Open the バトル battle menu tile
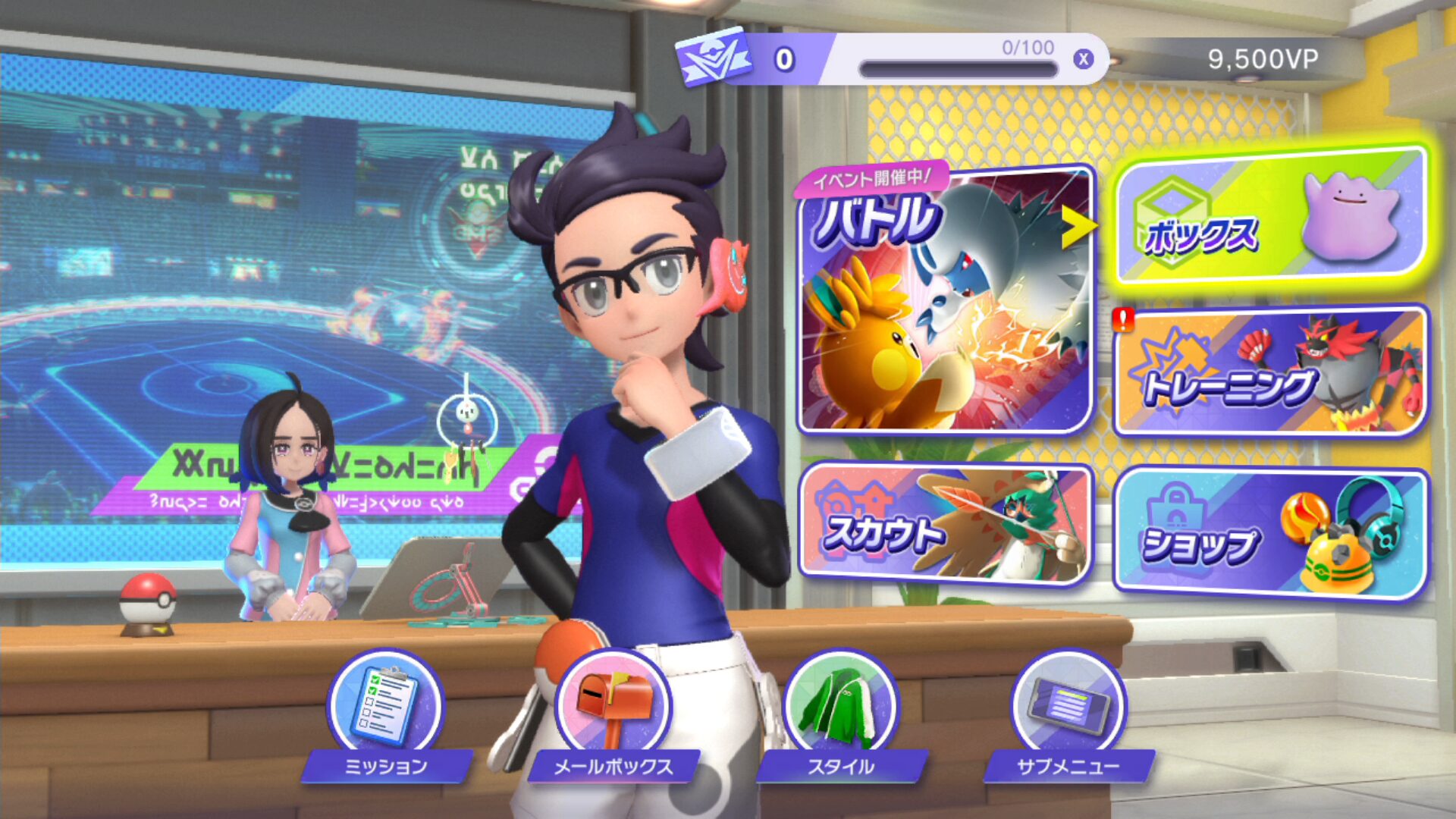 944,300
